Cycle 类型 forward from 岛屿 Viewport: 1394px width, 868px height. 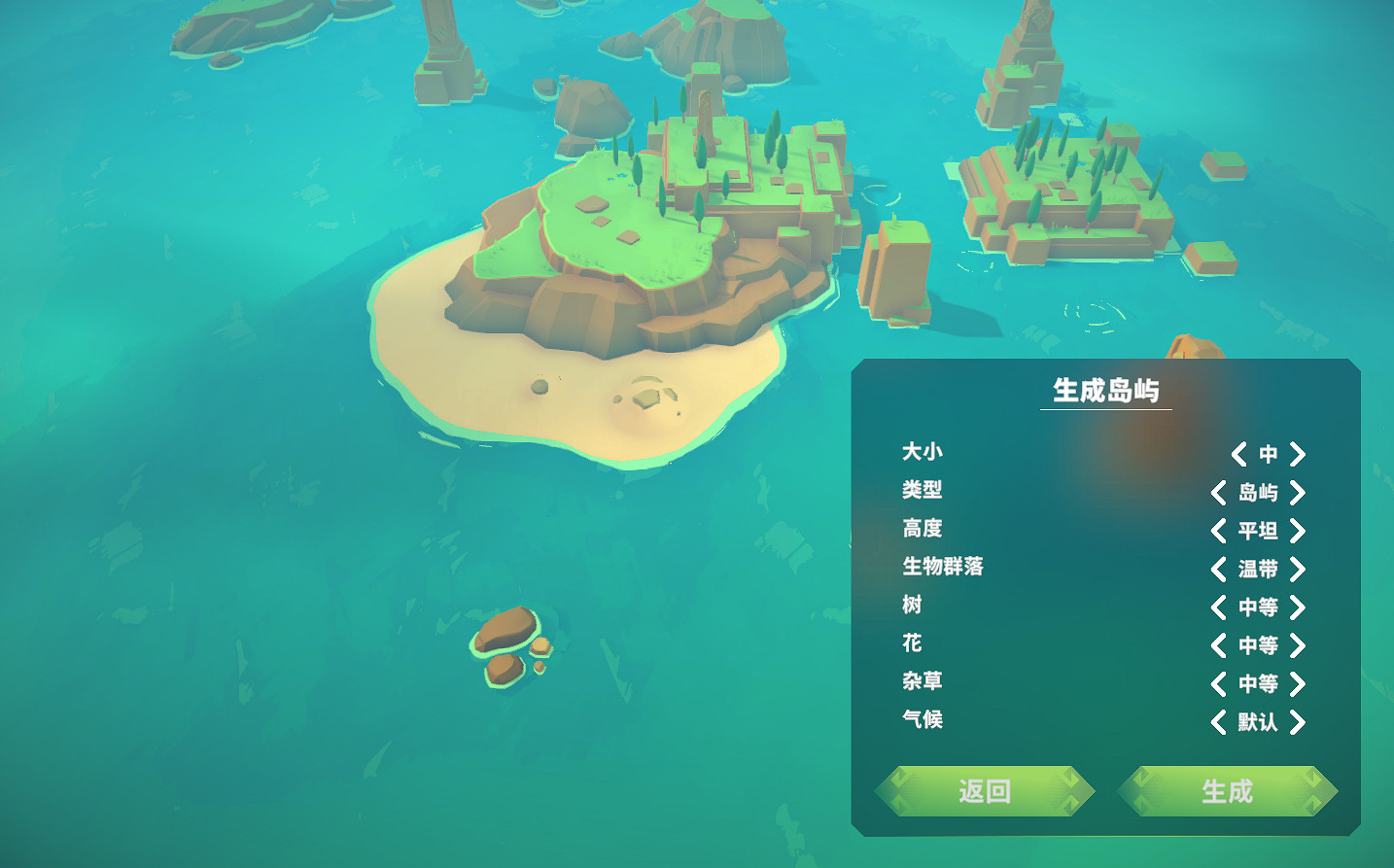pos(1299,493)
